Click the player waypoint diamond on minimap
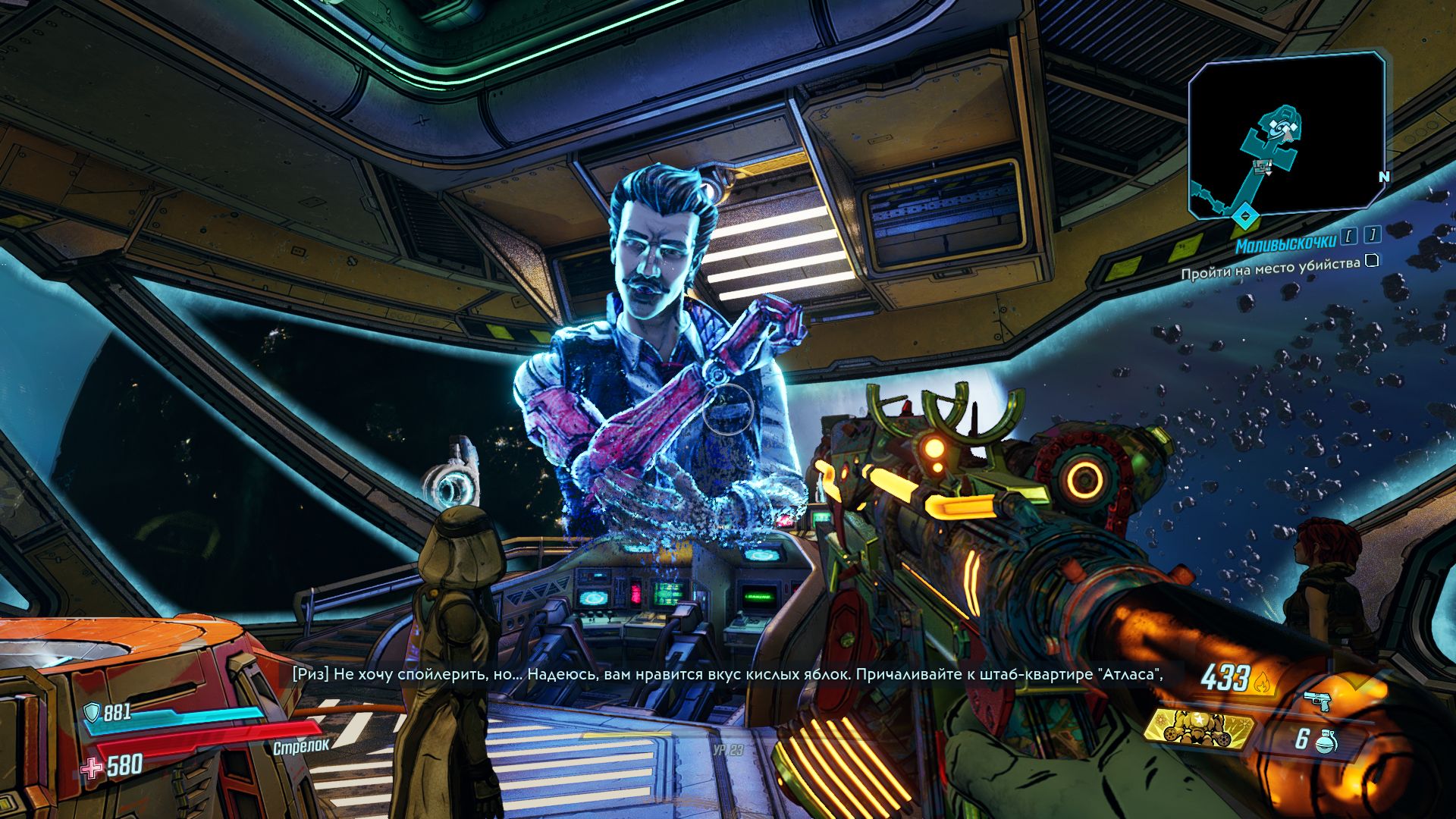1456x819 pixels. pos(1244,217)
